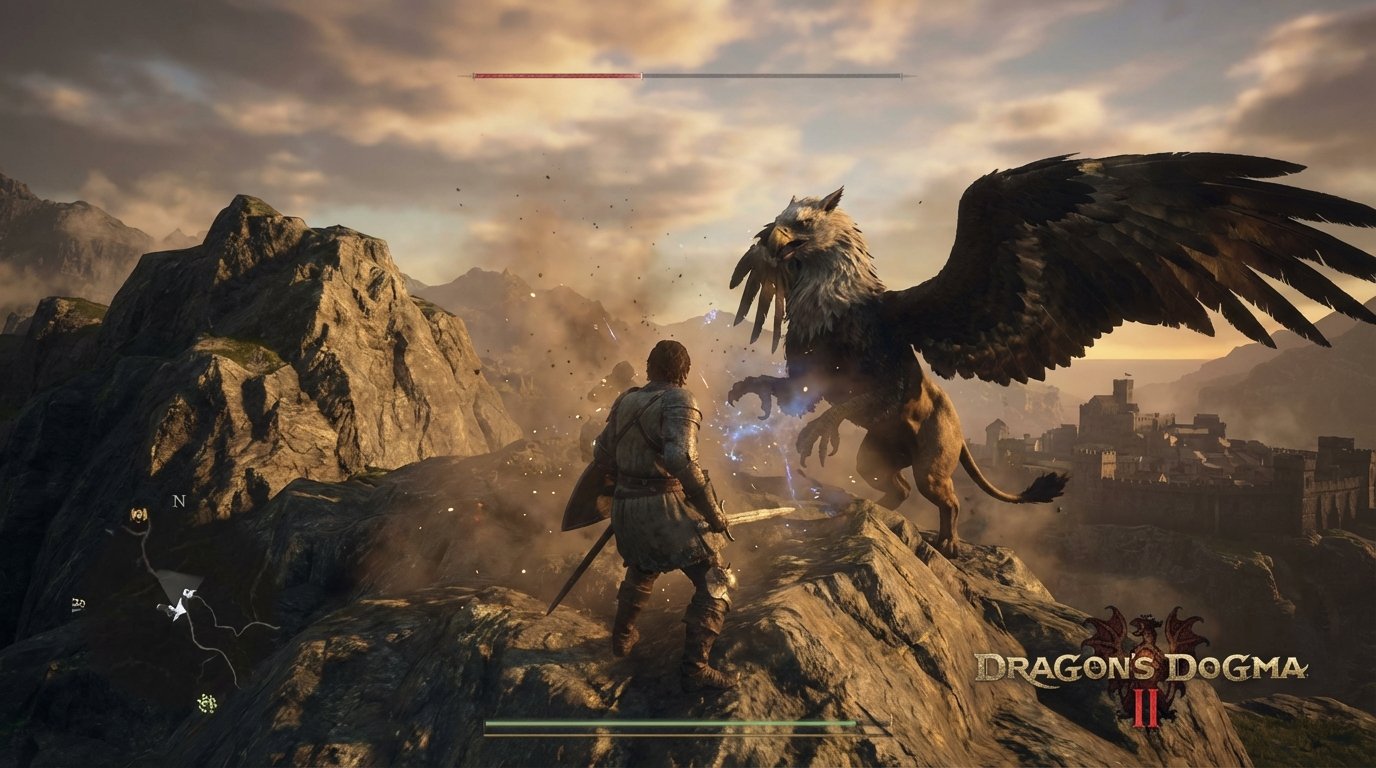
Task: Select the player arrow marker on the minimap
Action: point(178,612)
